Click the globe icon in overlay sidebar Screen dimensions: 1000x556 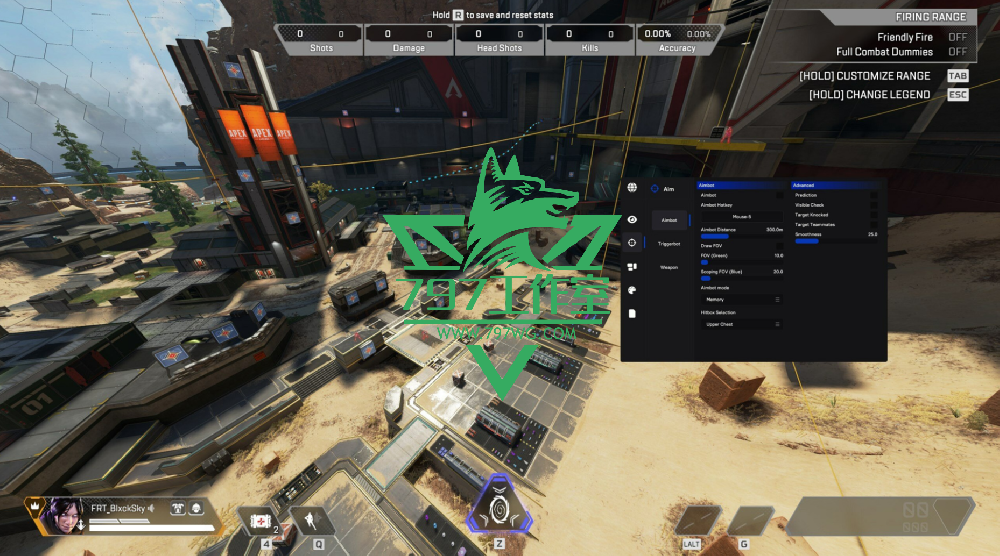[632, 187]
